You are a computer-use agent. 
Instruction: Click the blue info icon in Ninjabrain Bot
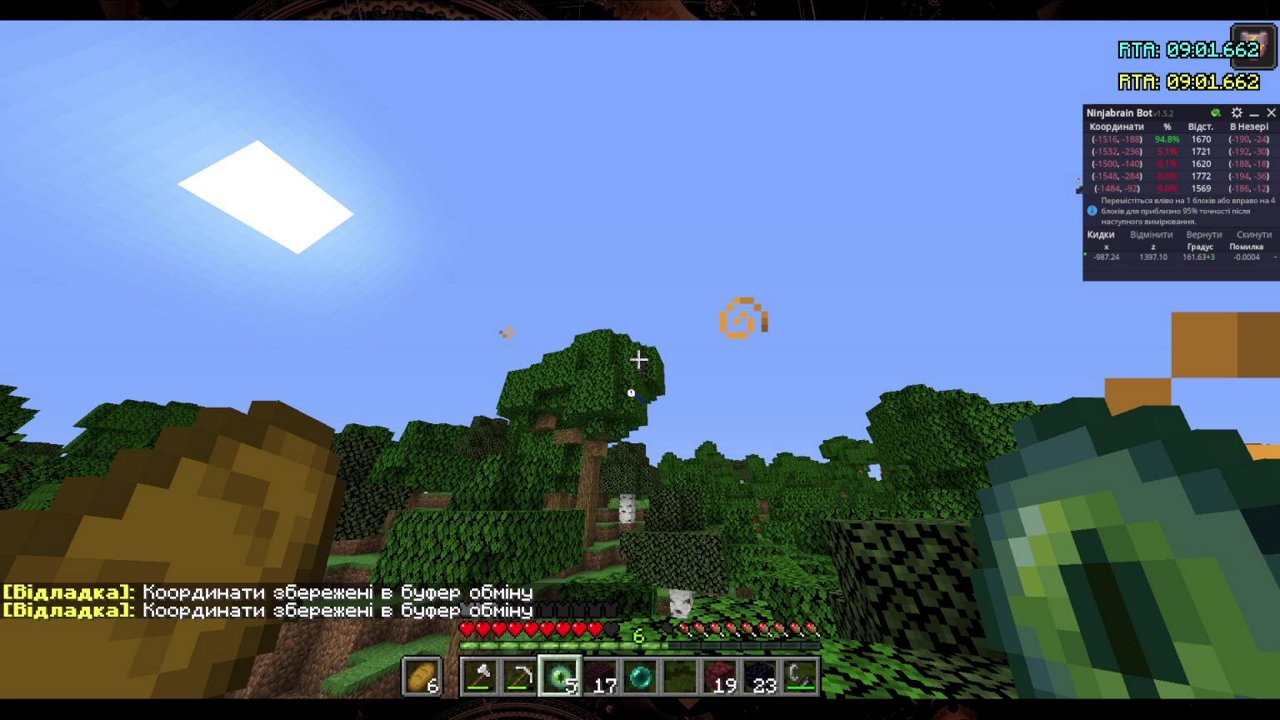point(1090,210)
